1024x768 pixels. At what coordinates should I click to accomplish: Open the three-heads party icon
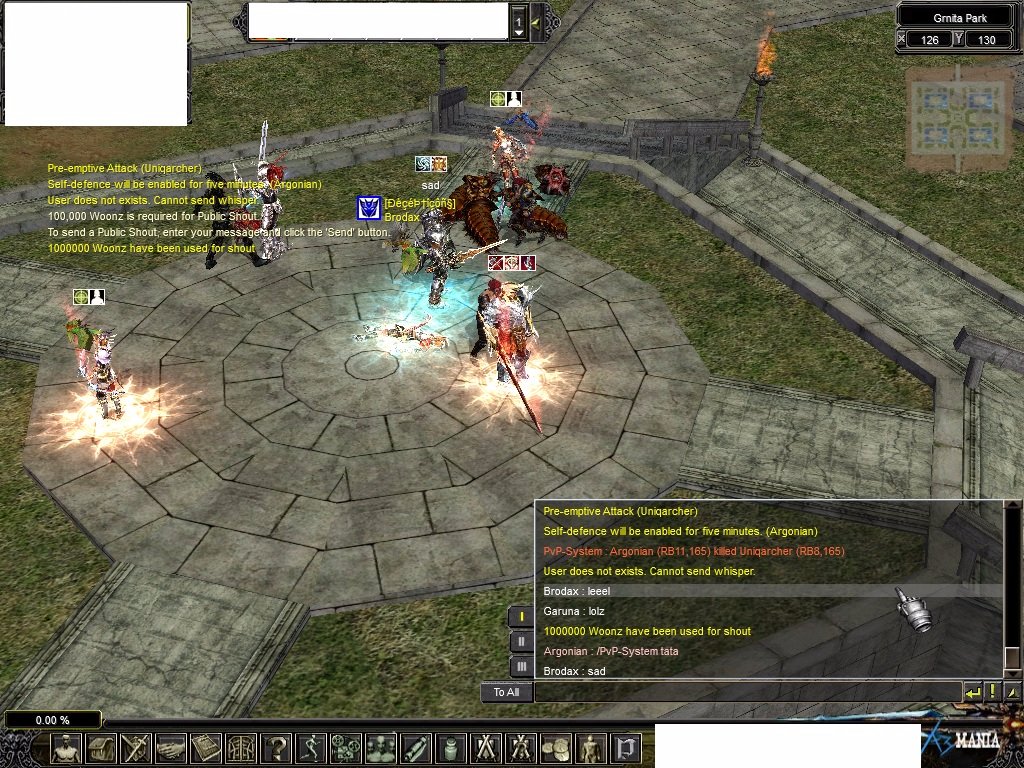[x=381, y=747]
